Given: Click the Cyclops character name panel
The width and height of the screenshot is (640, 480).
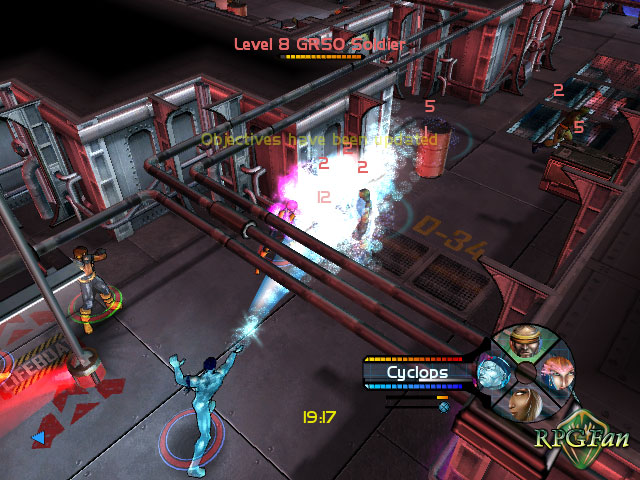Looking at the screenshot, I should point(417,373).
